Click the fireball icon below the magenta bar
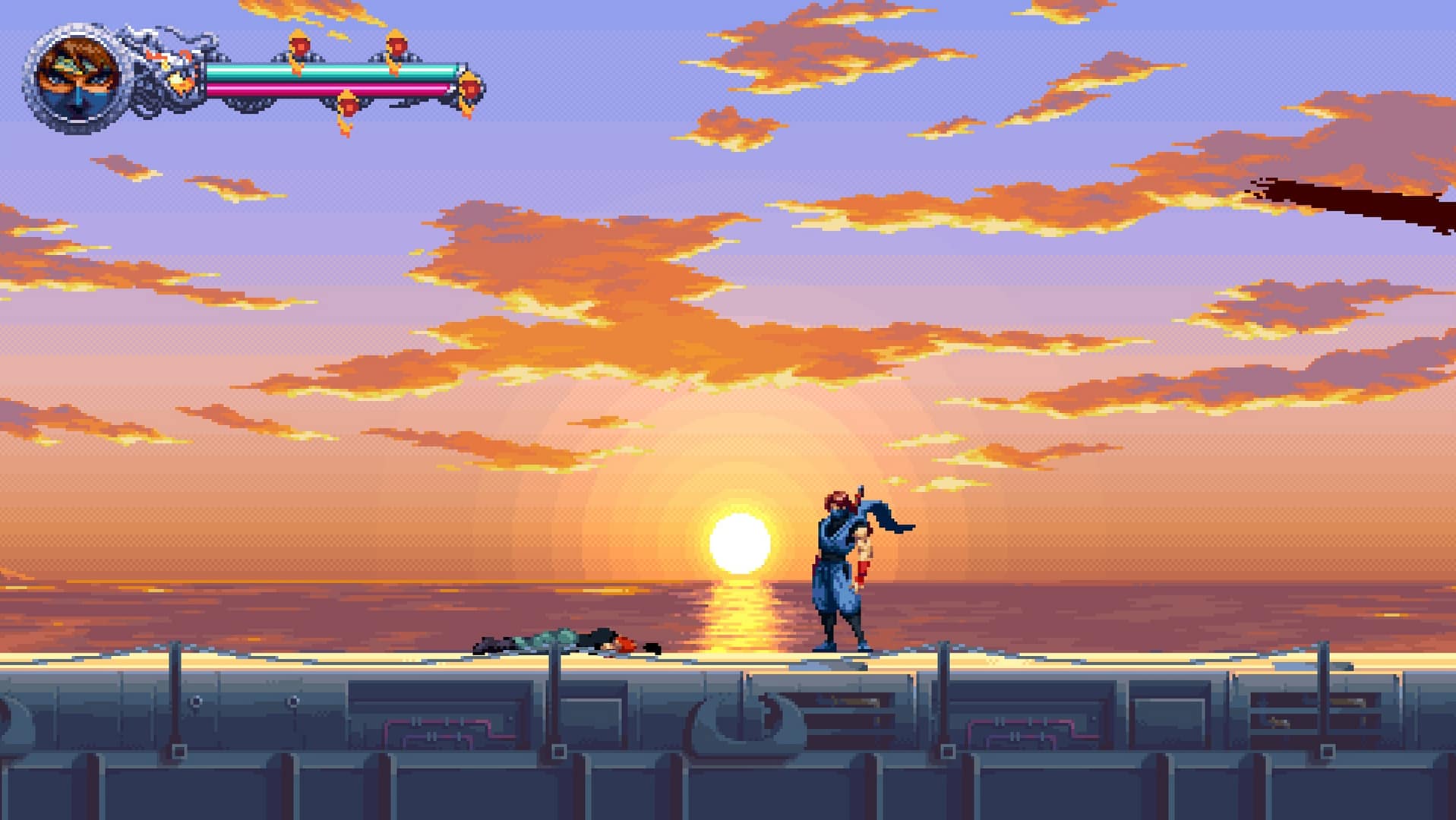The image size is (1456, 820). [x=349, y=106]
